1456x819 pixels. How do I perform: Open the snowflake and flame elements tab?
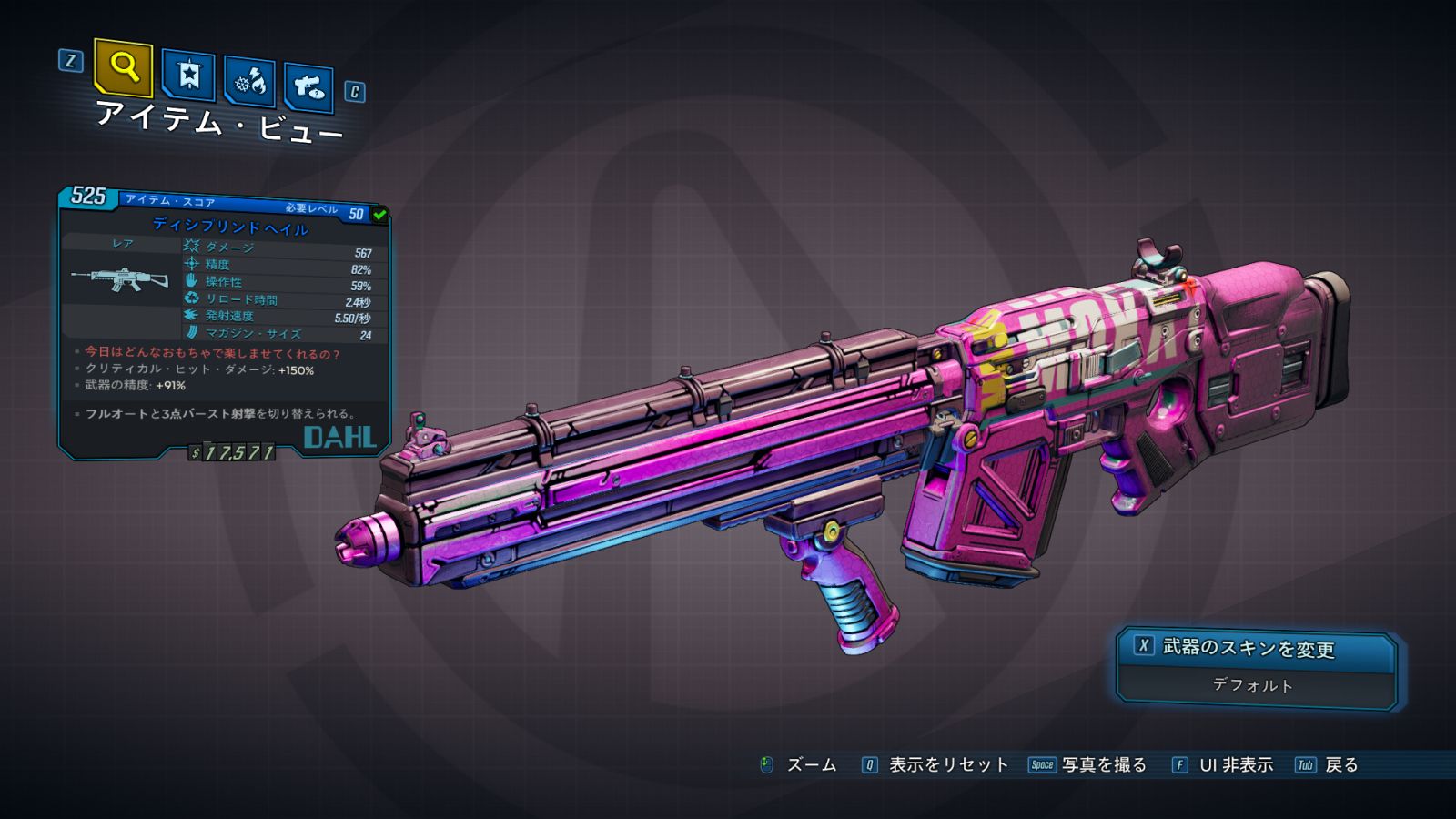(x=250, y=83)
